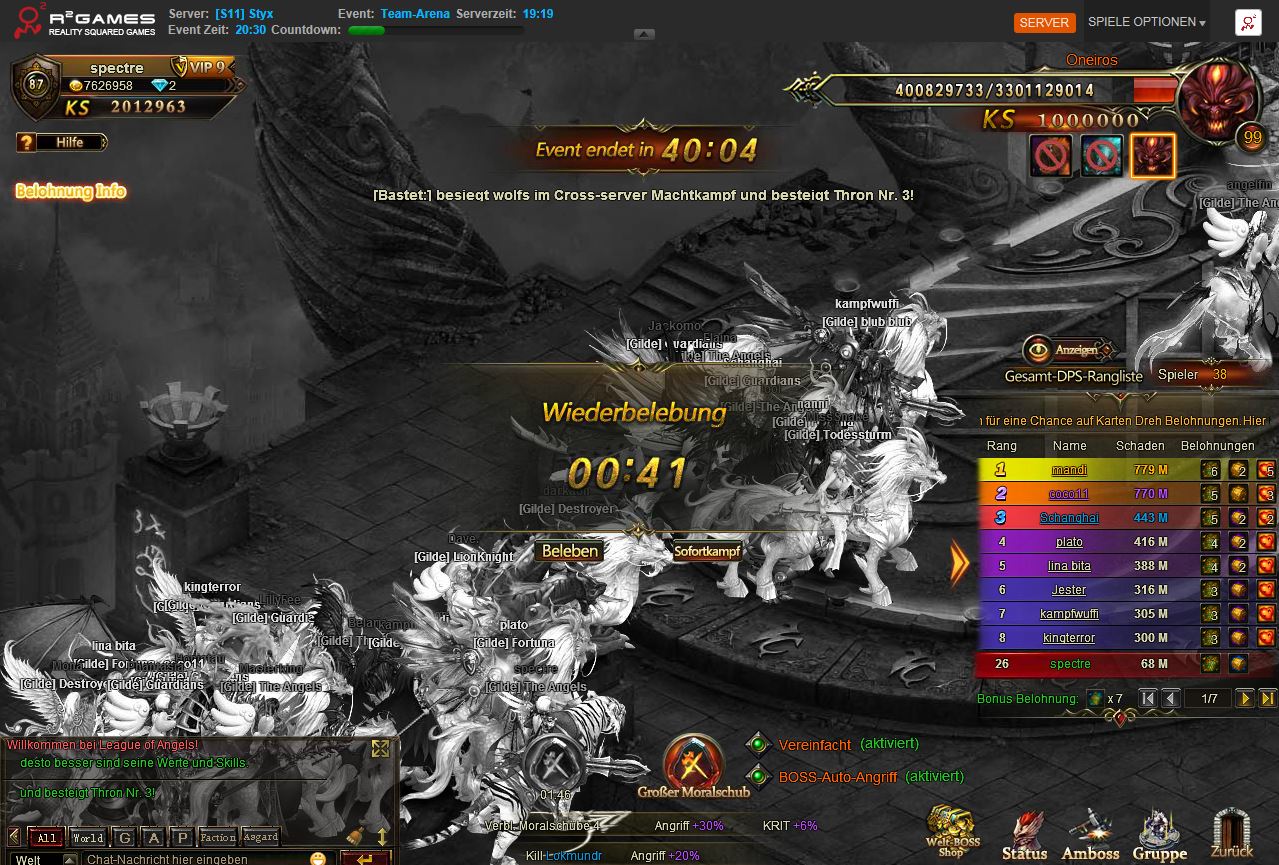Click the Beleben revive button
Image resolution: width=1279 pixels, height=865 pixels.
[x=570, y=551]
